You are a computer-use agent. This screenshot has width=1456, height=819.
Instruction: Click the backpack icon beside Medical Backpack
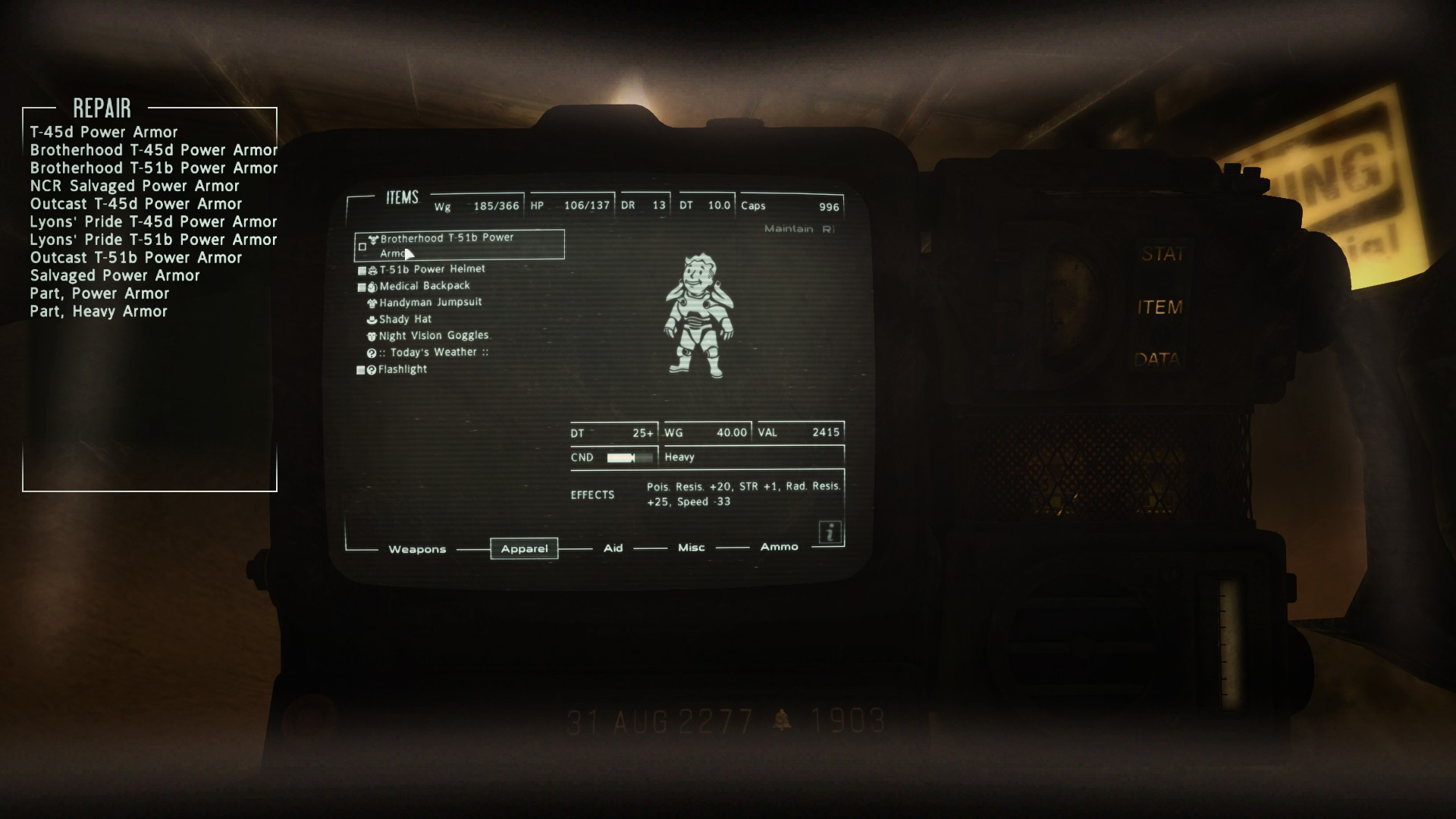click(372, 285)
